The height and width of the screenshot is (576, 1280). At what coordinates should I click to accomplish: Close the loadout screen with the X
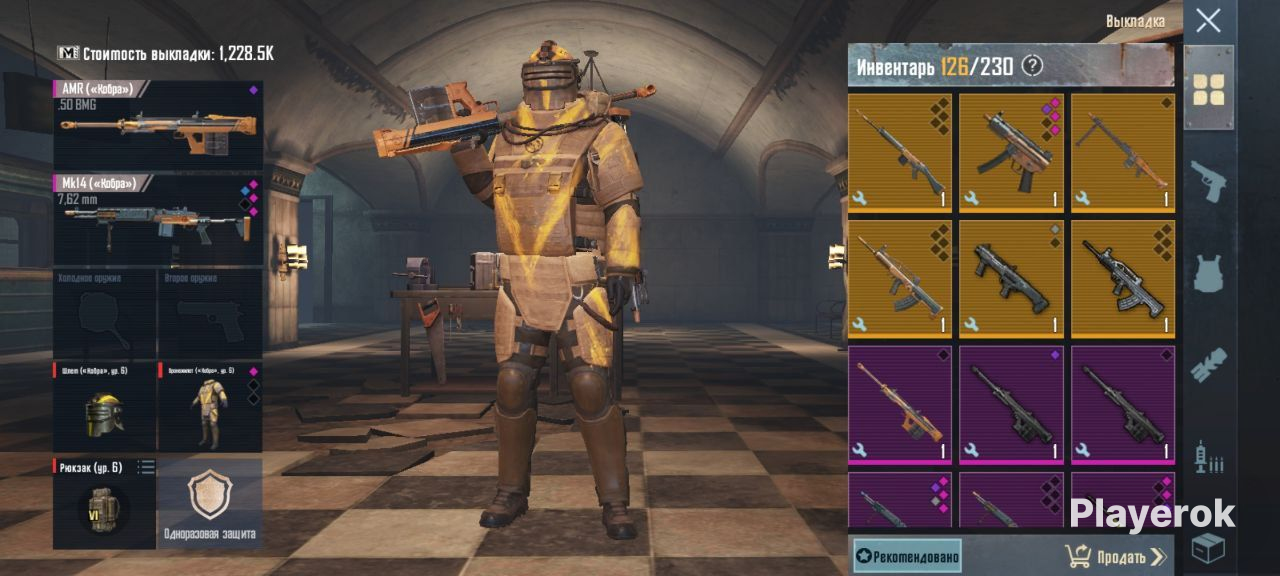1208,20
